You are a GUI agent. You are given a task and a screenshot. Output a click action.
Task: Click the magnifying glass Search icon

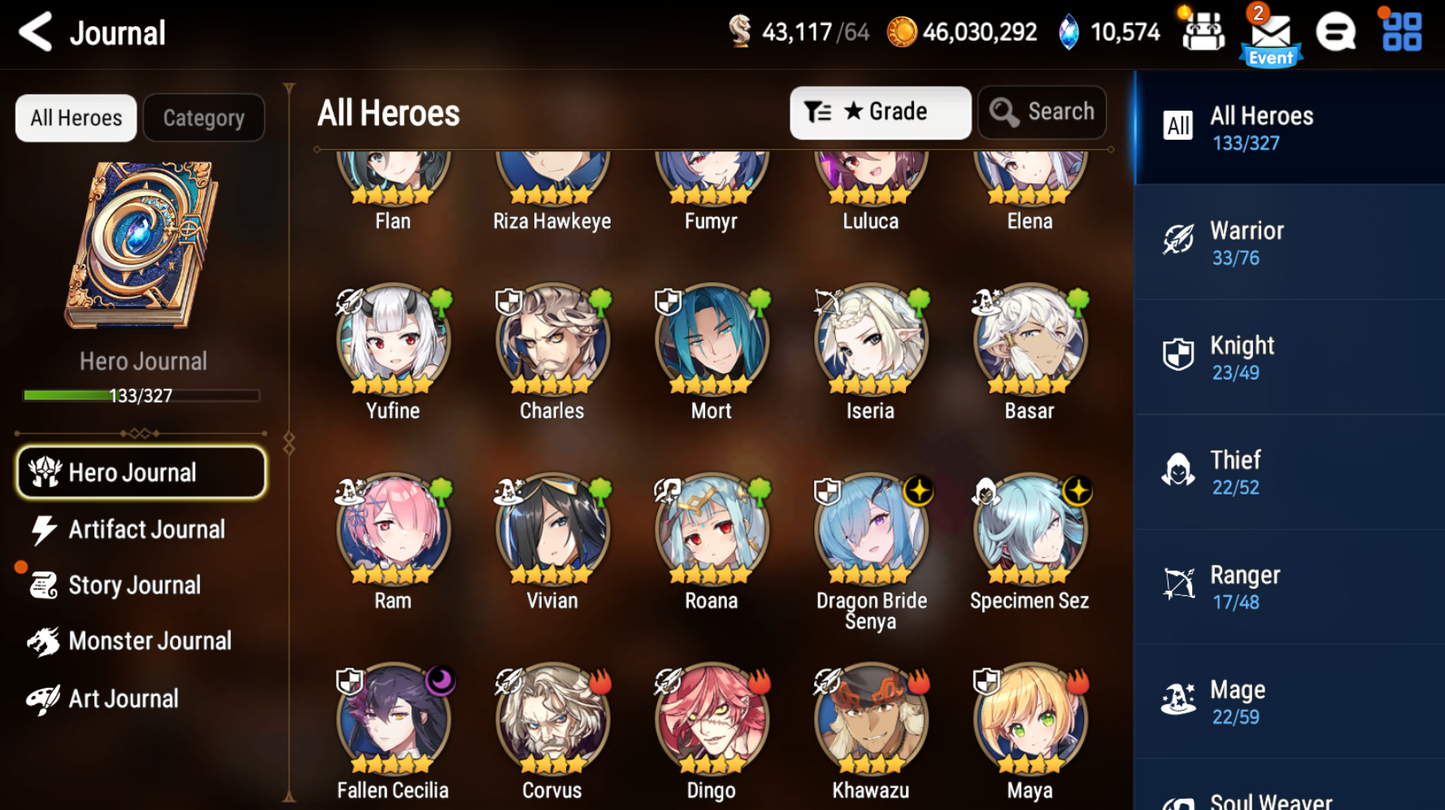pos(1002,112)
